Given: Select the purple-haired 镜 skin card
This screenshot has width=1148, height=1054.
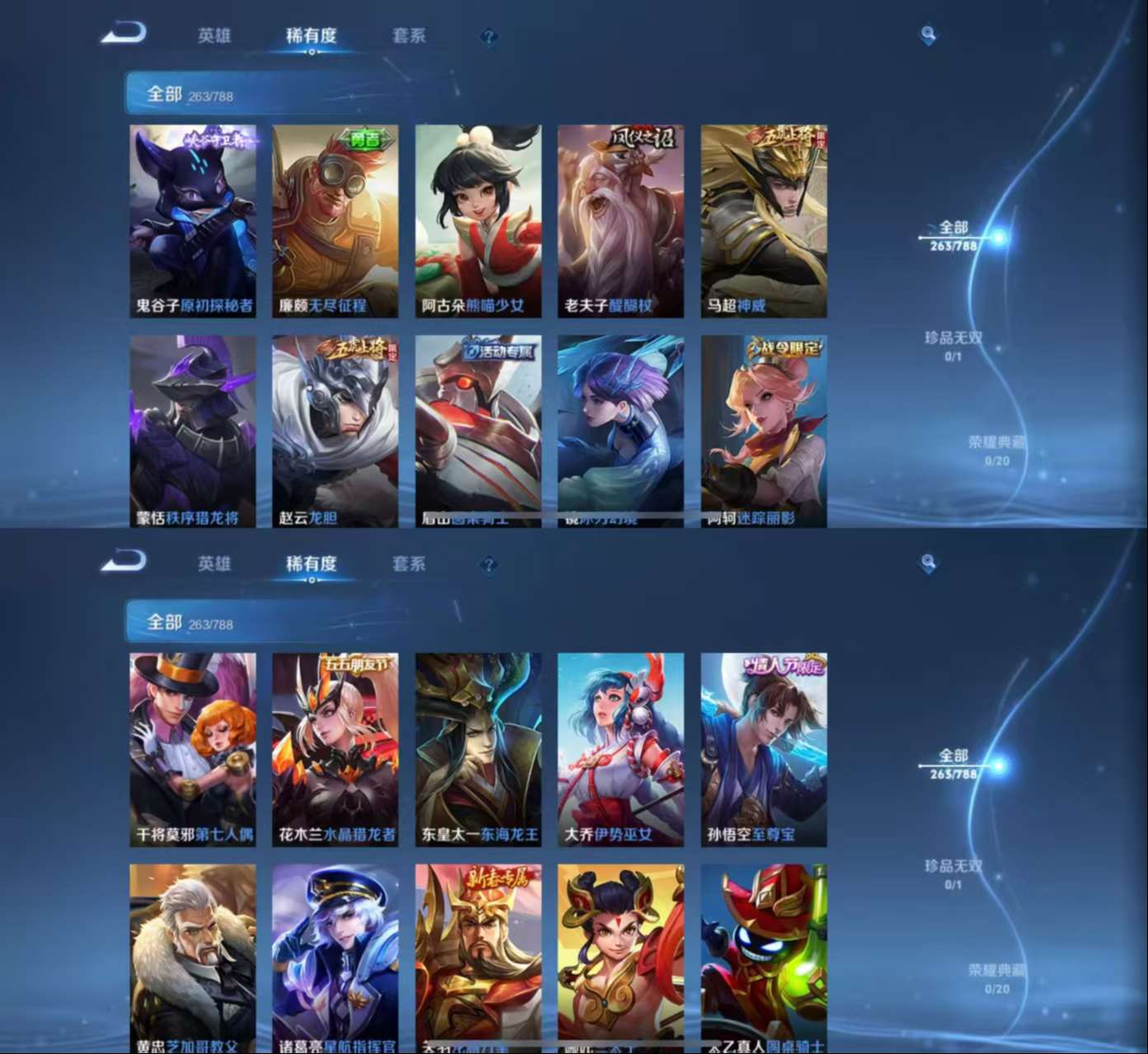Looking at the screenshot, I should pyautogui.click(x=621, y=430).
